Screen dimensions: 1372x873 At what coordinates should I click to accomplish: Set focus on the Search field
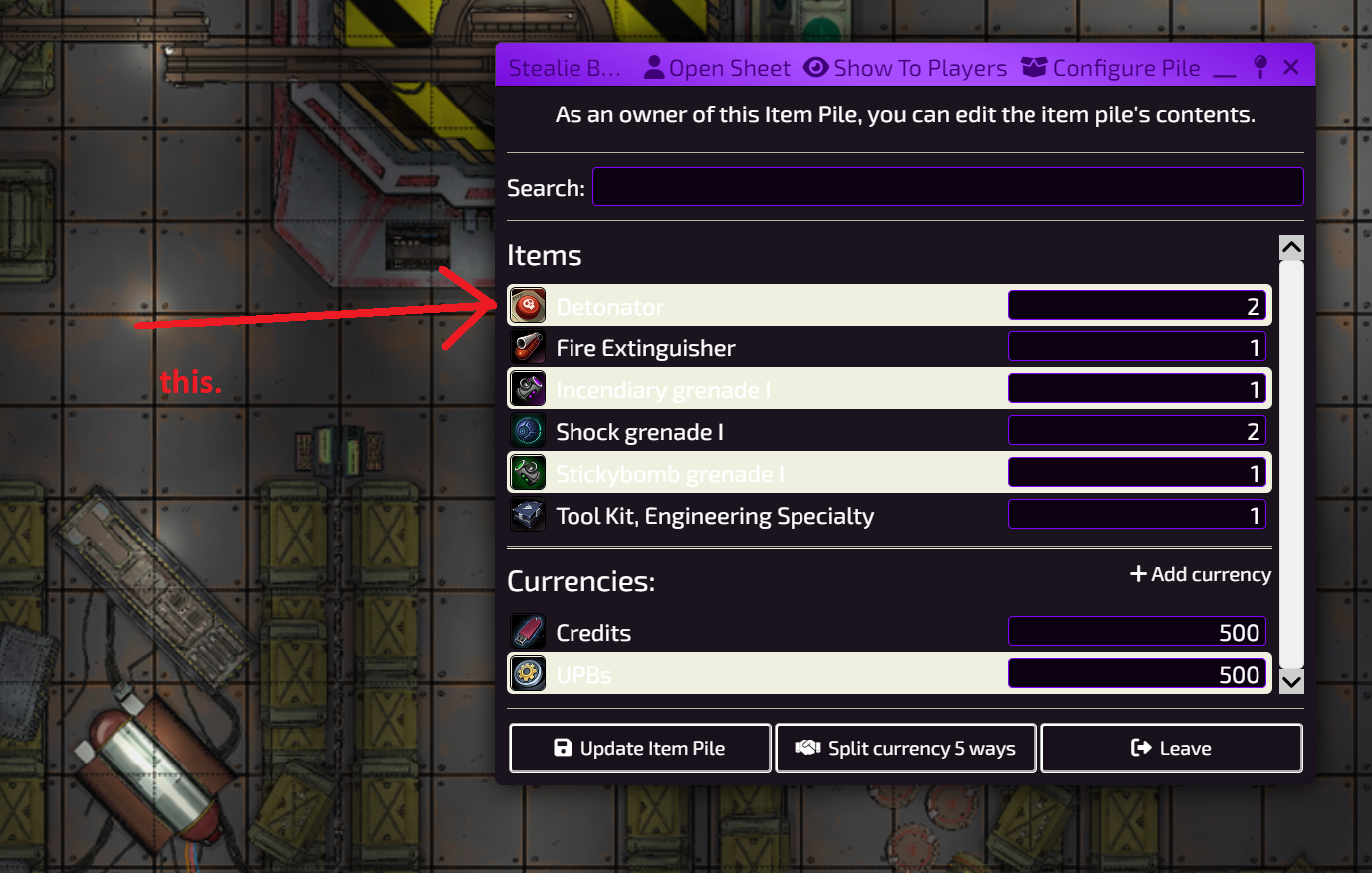point(947,186)
